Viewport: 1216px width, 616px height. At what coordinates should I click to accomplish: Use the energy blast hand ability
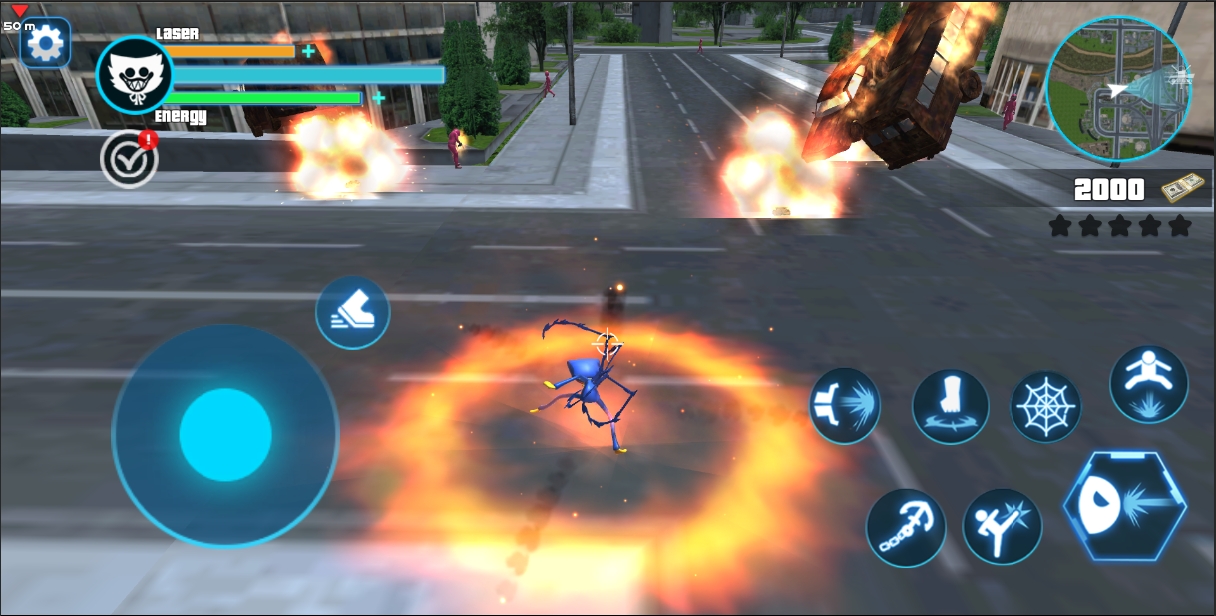tap(845, 406)
